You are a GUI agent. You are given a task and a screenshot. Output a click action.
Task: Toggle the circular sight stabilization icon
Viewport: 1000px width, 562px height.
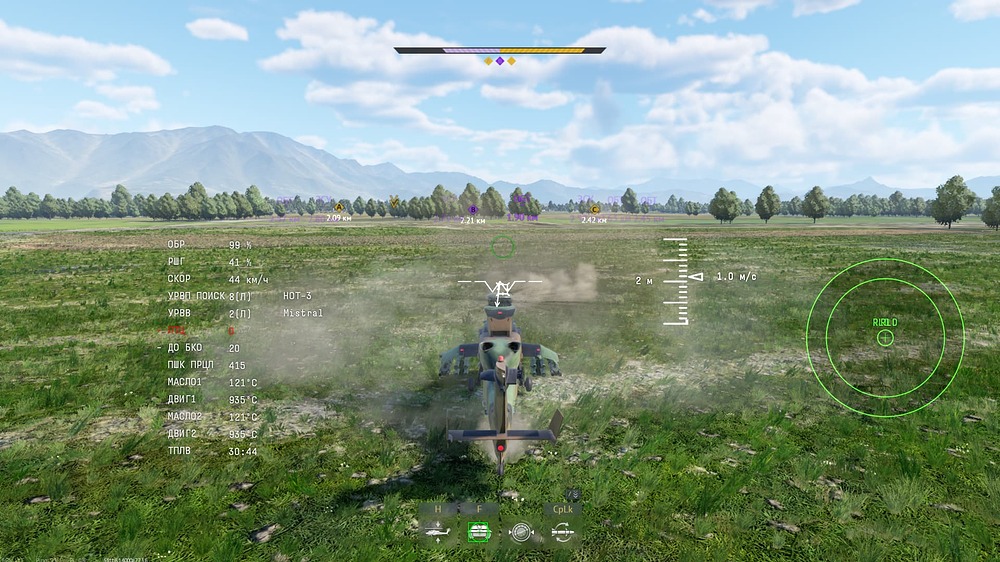tap(520, 531)
